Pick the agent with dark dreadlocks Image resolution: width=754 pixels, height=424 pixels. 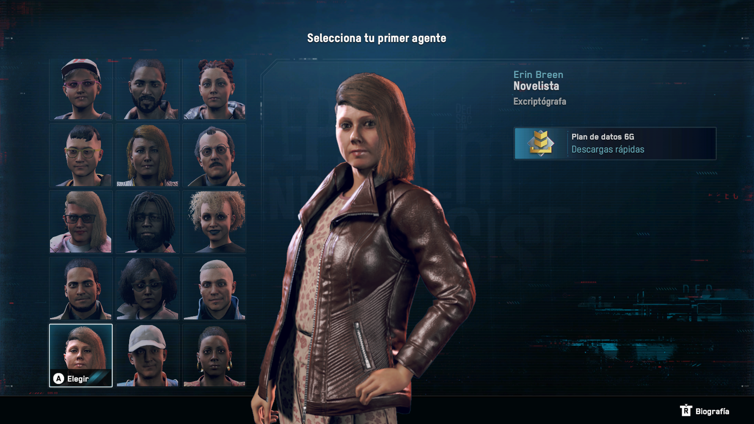coord(148,221)
